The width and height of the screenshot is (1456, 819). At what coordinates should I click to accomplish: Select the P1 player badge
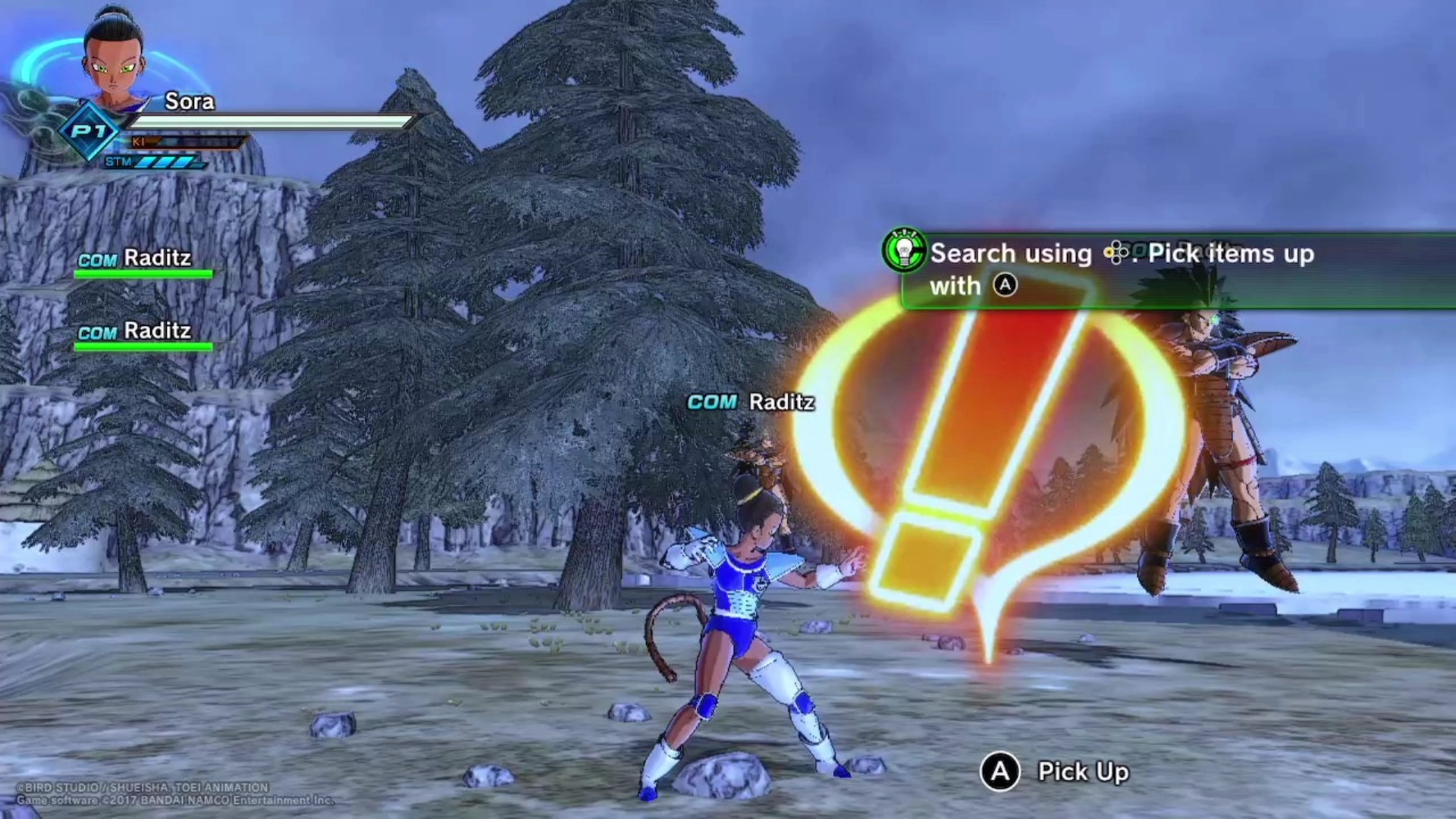(89, 132)
